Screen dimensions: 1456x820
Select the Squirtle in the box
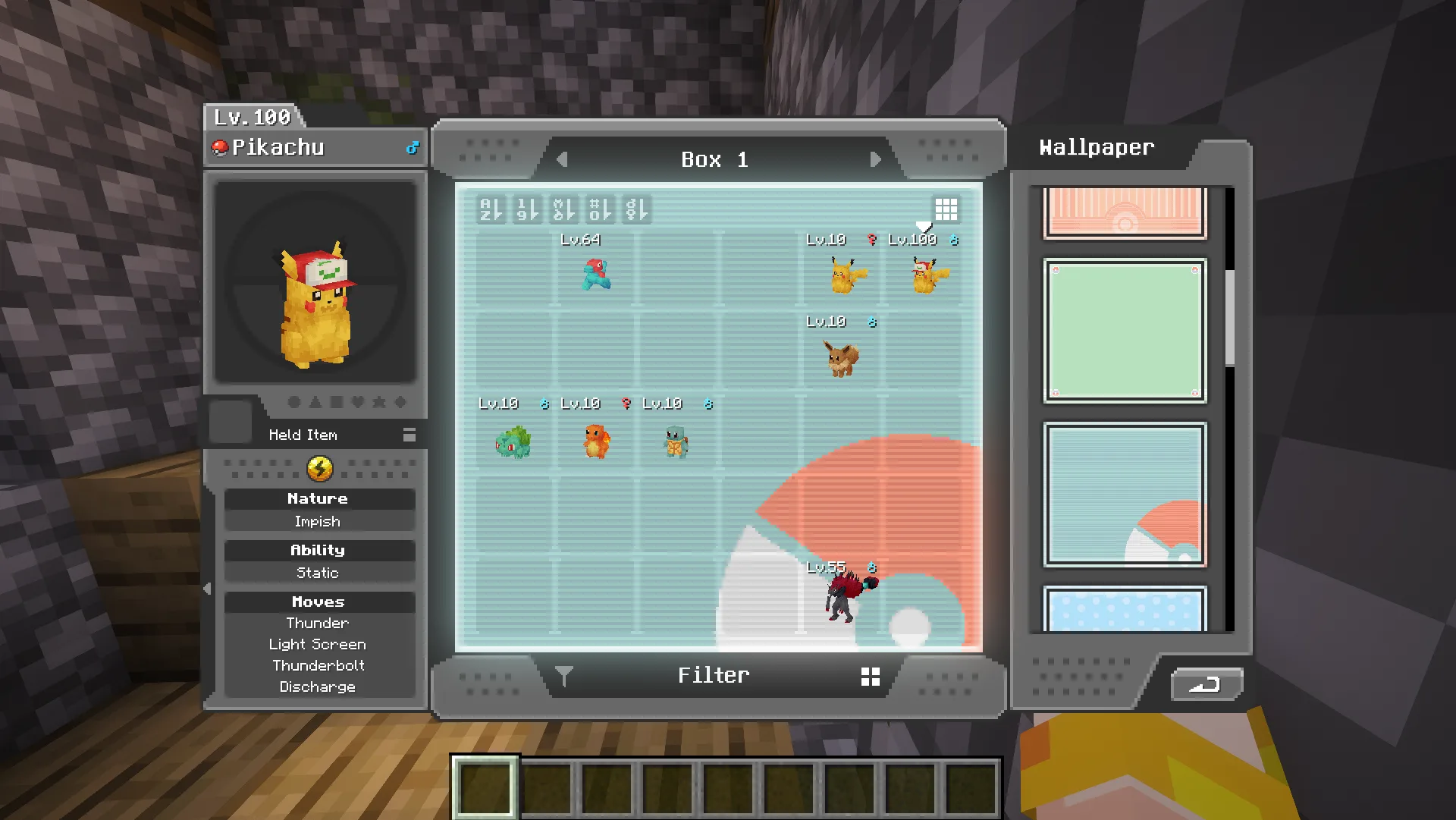676,442
